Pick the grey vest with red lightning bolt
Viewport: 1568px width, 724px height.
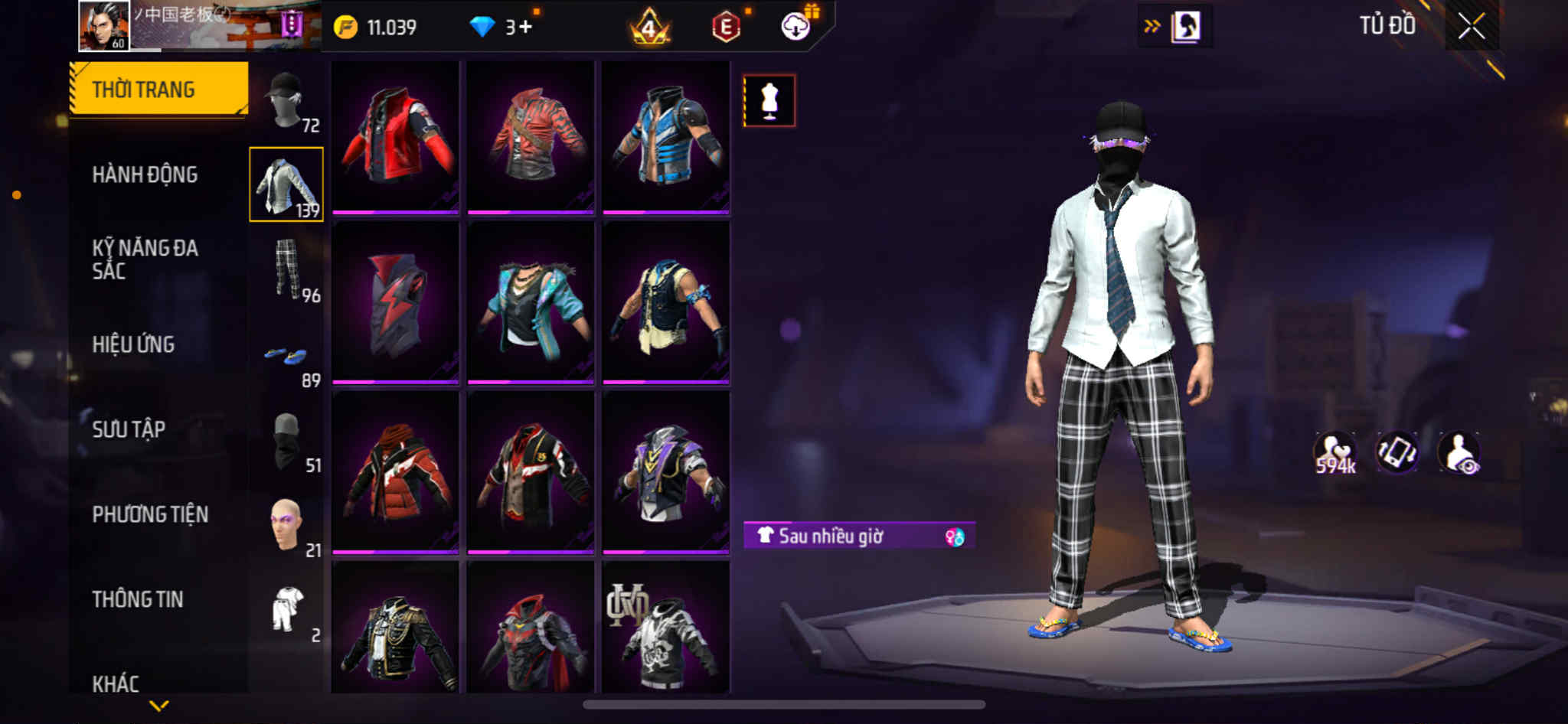coord(395,304)
